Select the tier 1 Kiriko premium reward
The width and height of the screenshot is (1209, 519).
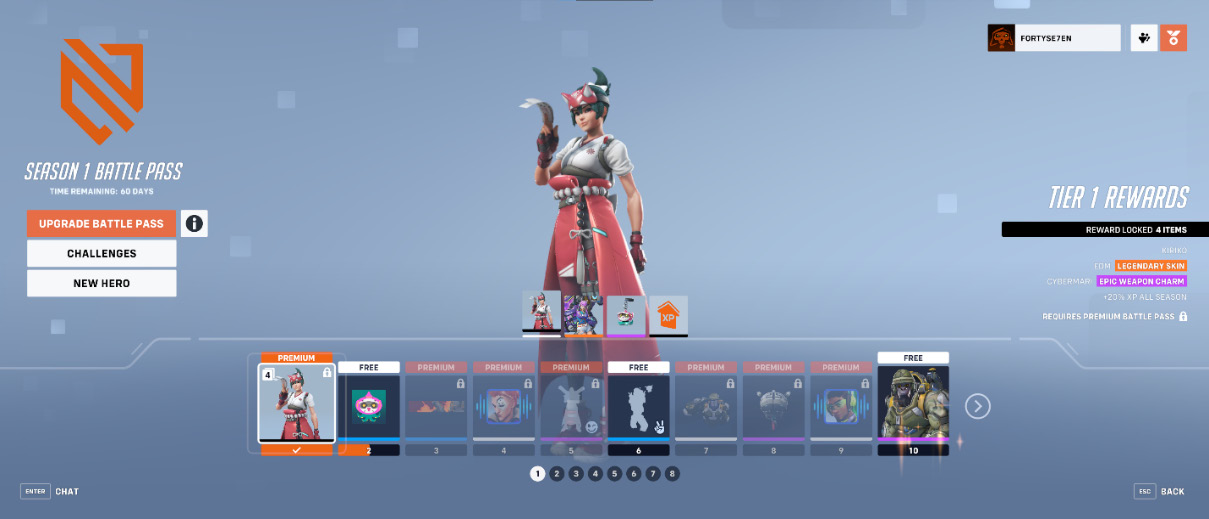pyautogui.click(x=296, y=402)
